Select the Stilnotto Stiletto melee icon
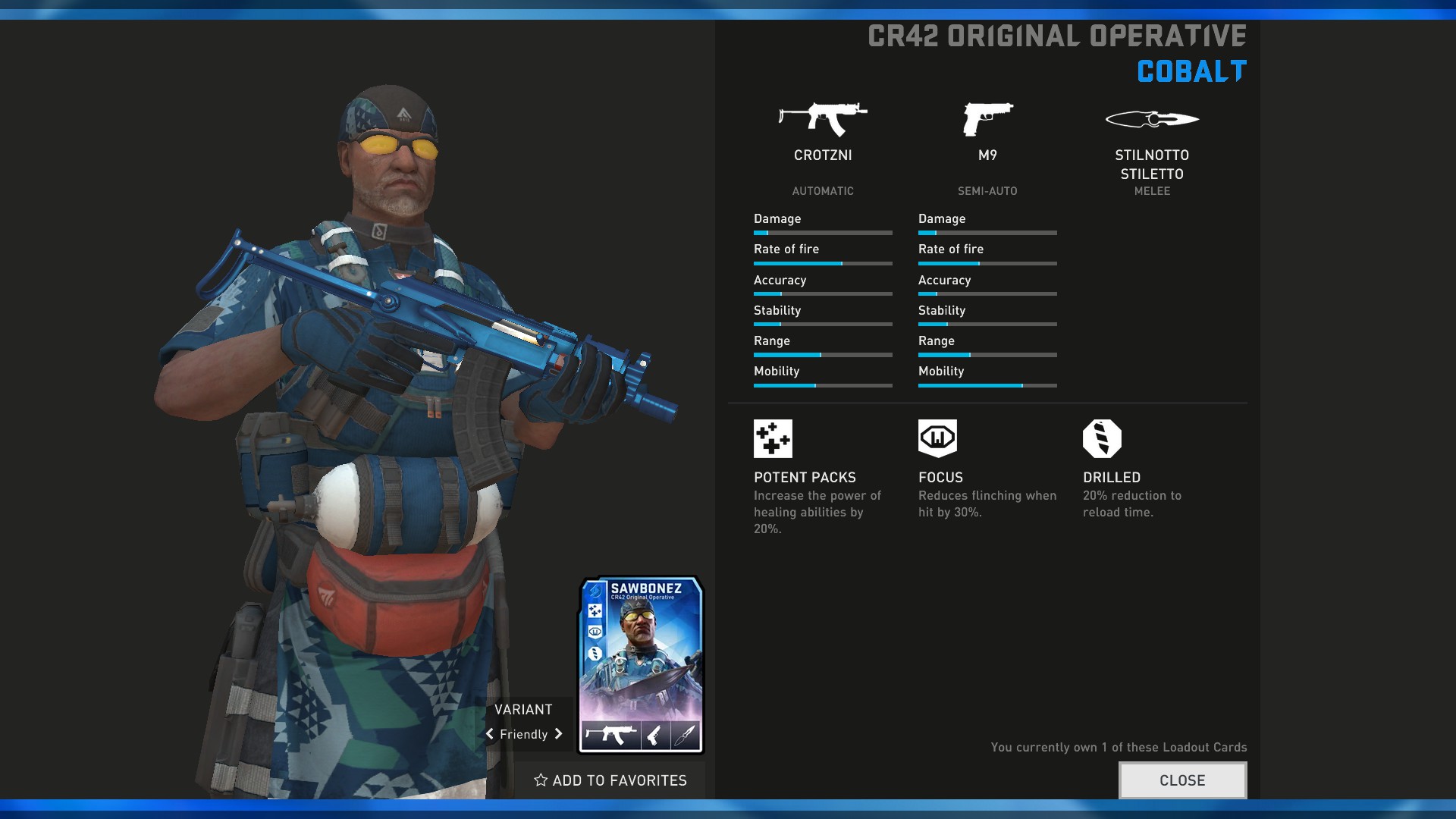Viewport: 1456px width, 819px height. point(1152,119)
